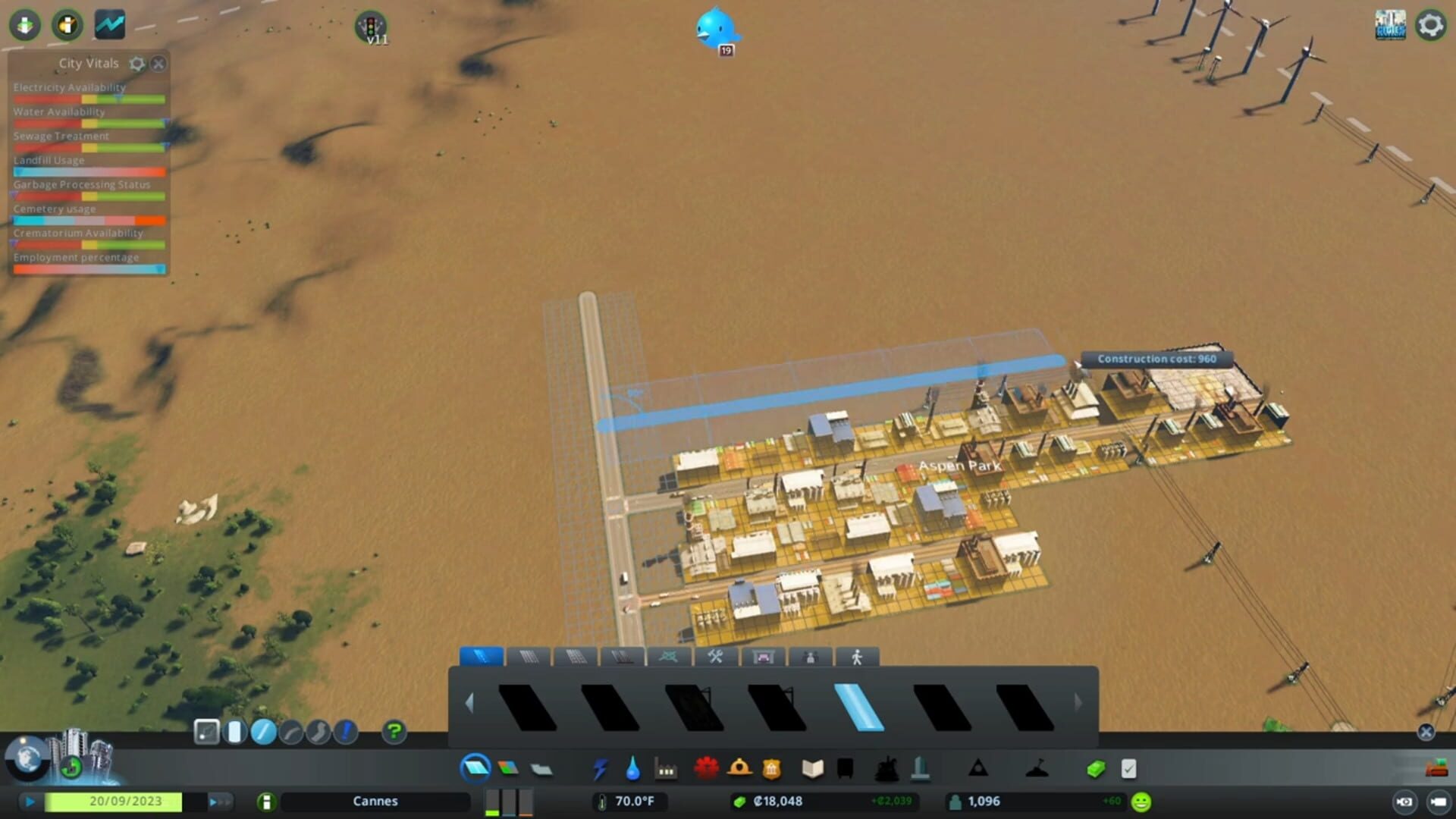
Task: Select the Water services droplet icon
Action: pyautogui.click(x=634, y=768)
